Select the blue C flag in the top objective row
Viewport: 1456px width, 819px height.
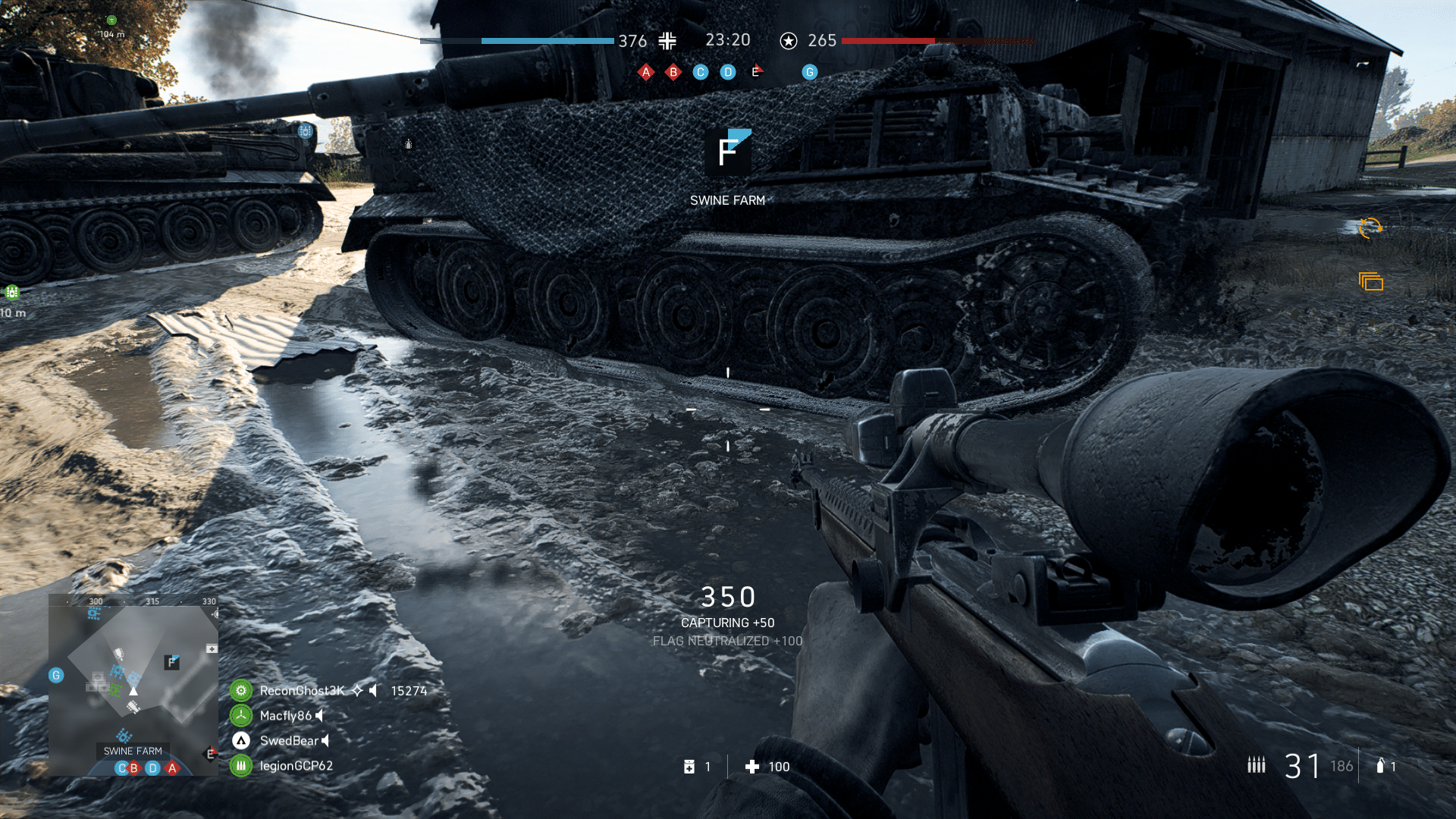point(701,72)
